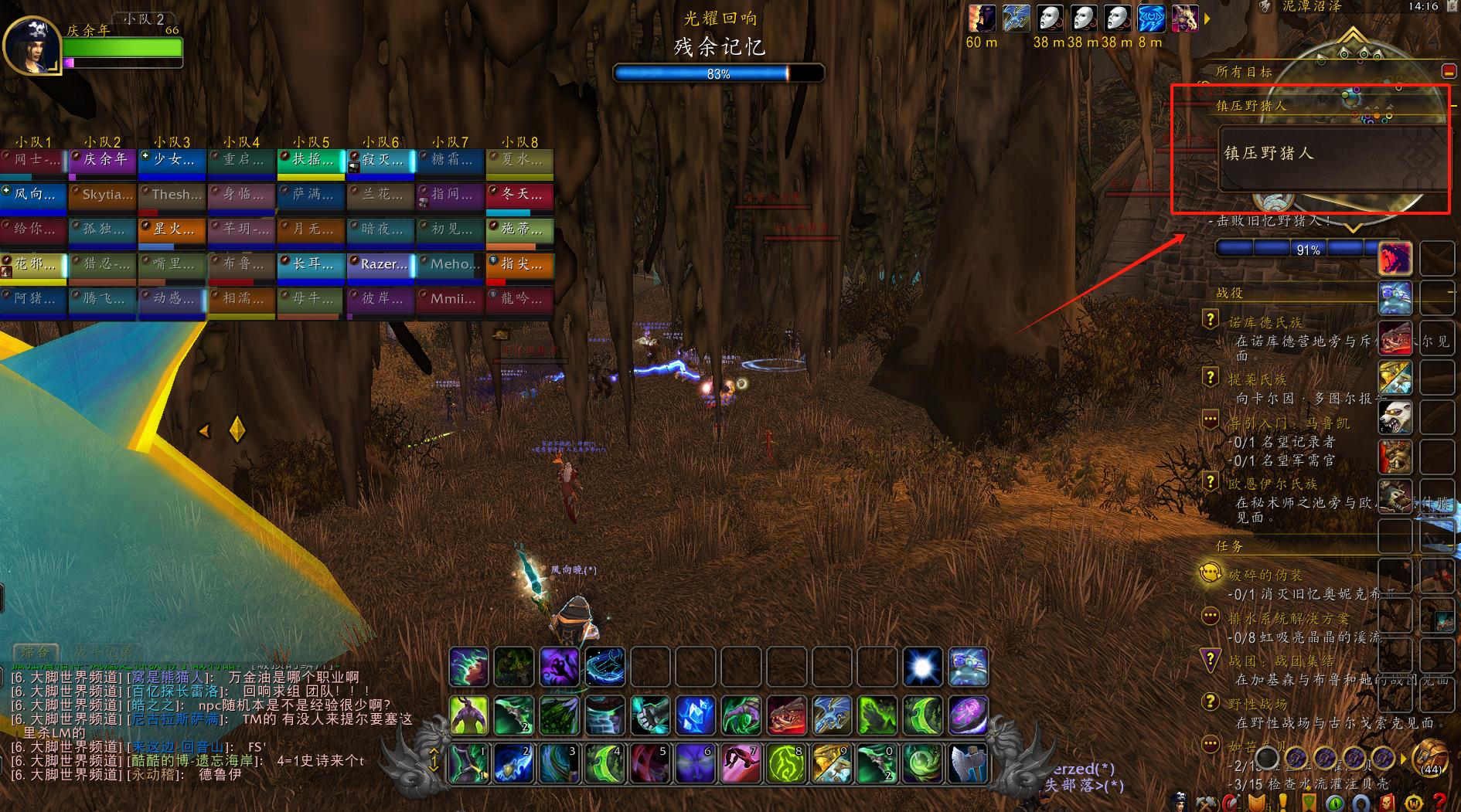
Task: Select the Razer raid member frame
Action: [380, 265]
